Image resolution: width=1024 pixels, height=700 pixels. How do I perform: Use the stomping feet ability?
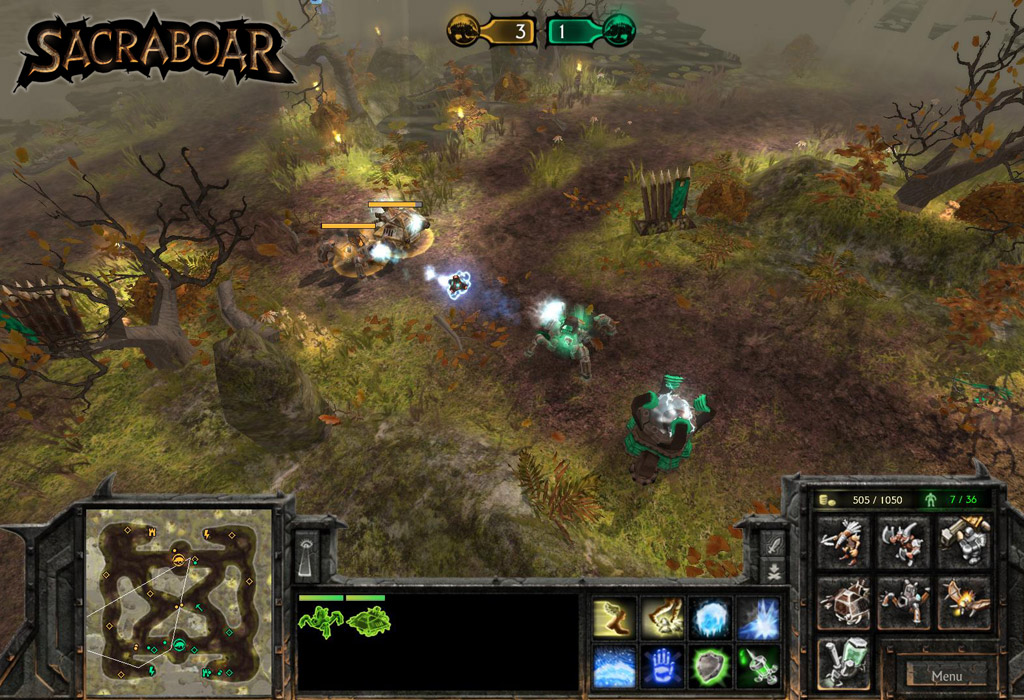click(661, 619)
